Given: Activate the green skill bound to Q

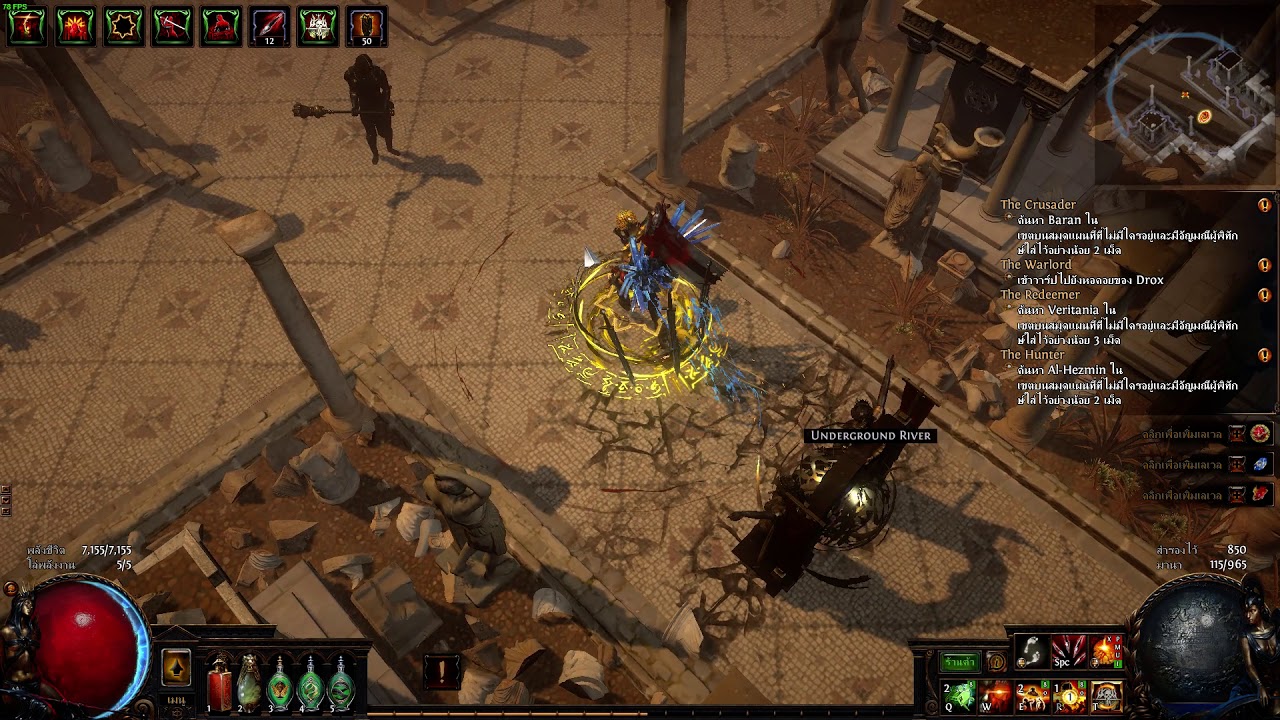Looking at the screenshot, I should [958, 696].
